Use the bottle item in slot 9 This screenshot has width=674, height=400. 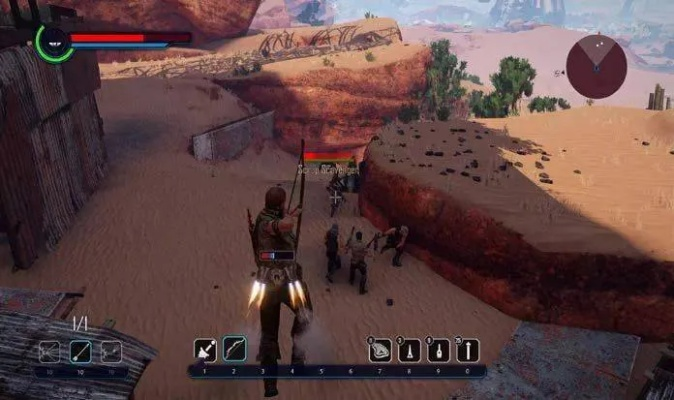[x=438, y=351]
